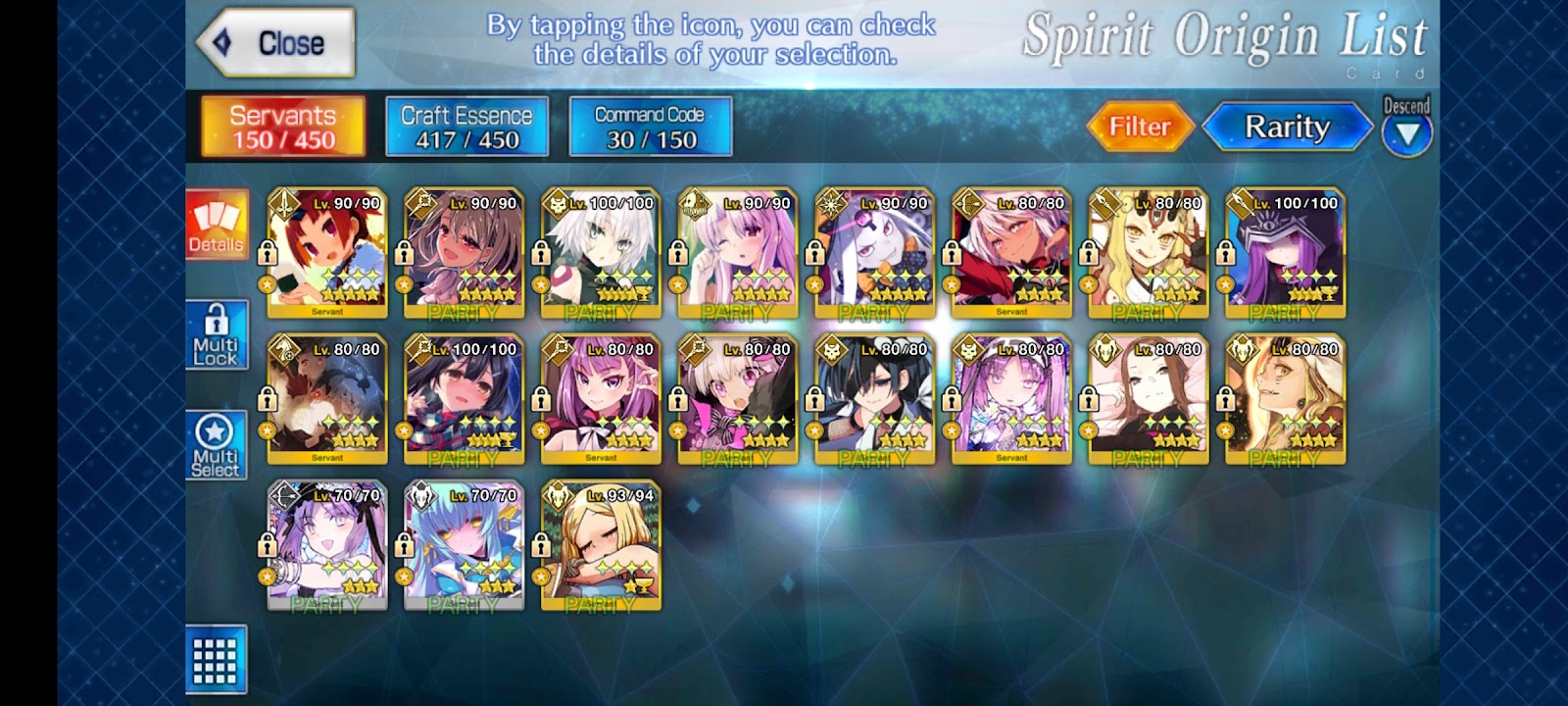Image resolution: width=1568 pixels, height=706 pixels.
Task: Activate Multi Lock mode
Action: [217, 335]
